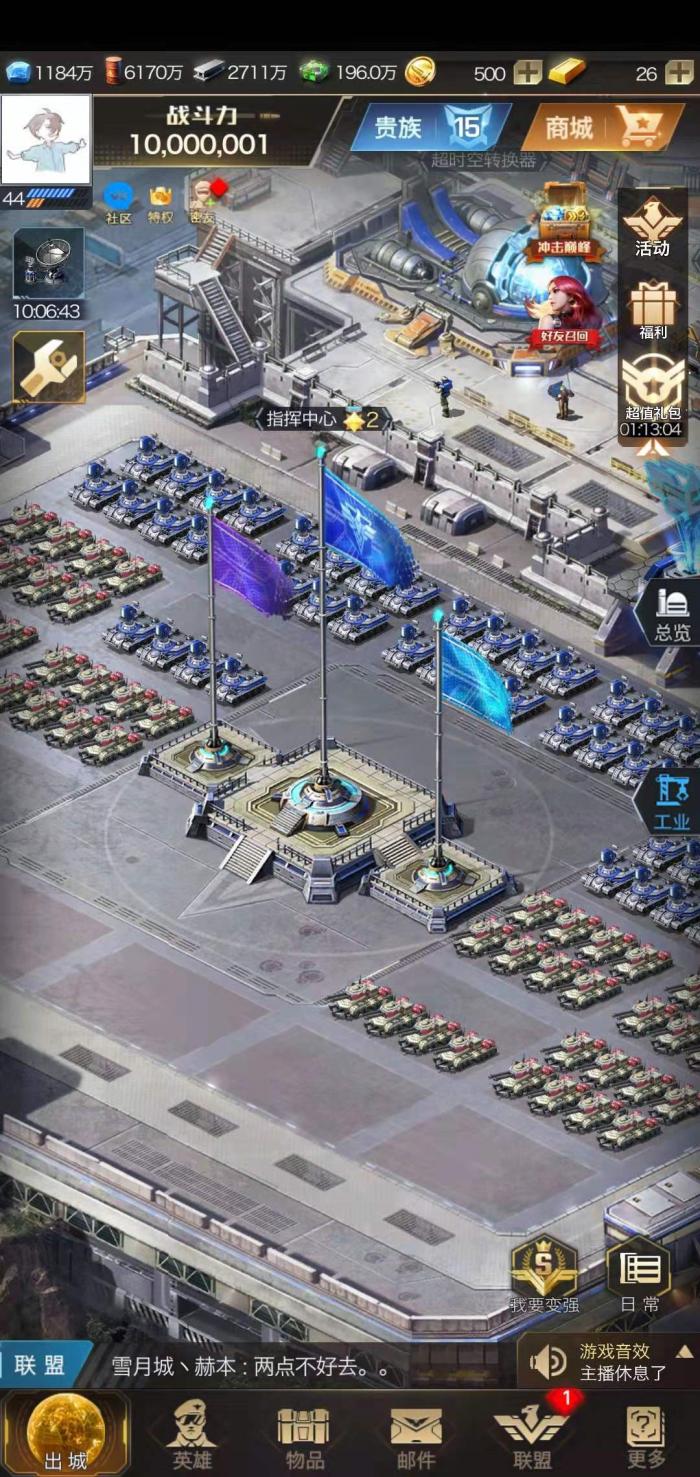Open the 特权 privilege icon
The height and width of the screenshot is (1477, 700).
pyautogui.click(x=161, y=201)
